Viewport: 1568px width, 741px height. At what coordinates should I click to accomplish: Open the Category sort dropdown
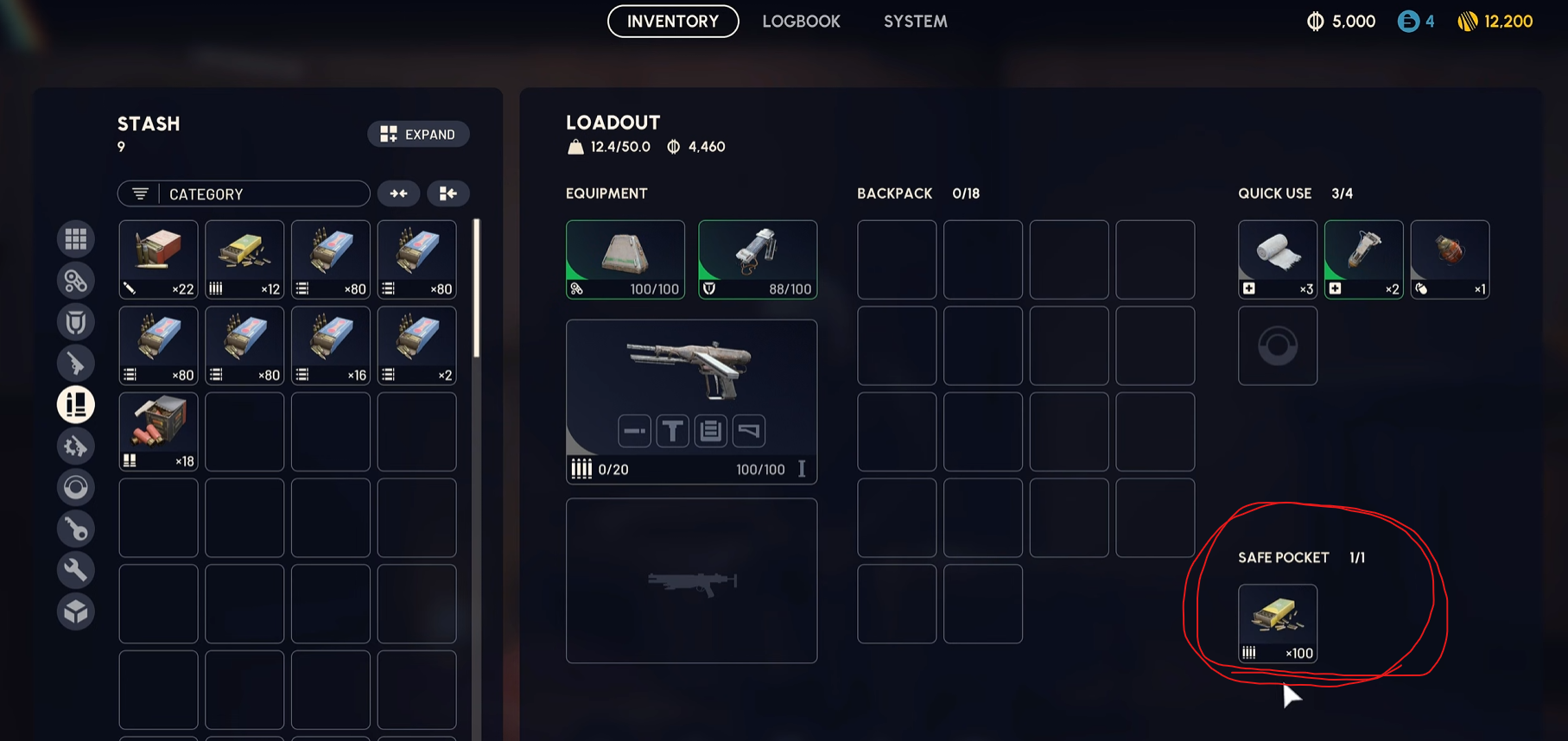click(x=244, y=193)
